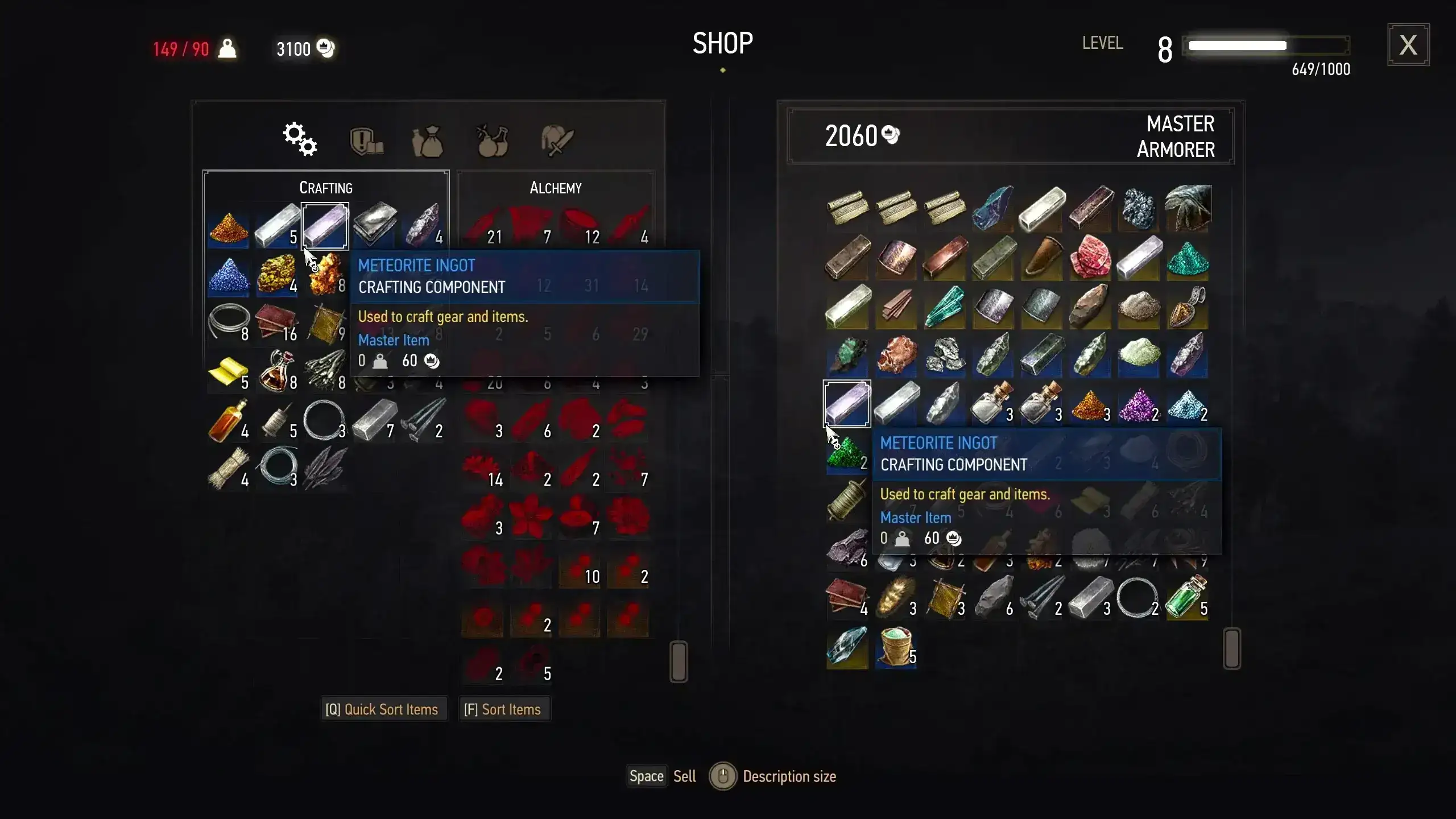
Task: Open the armor and weapons tab
Action: click(x=557, y=141)
